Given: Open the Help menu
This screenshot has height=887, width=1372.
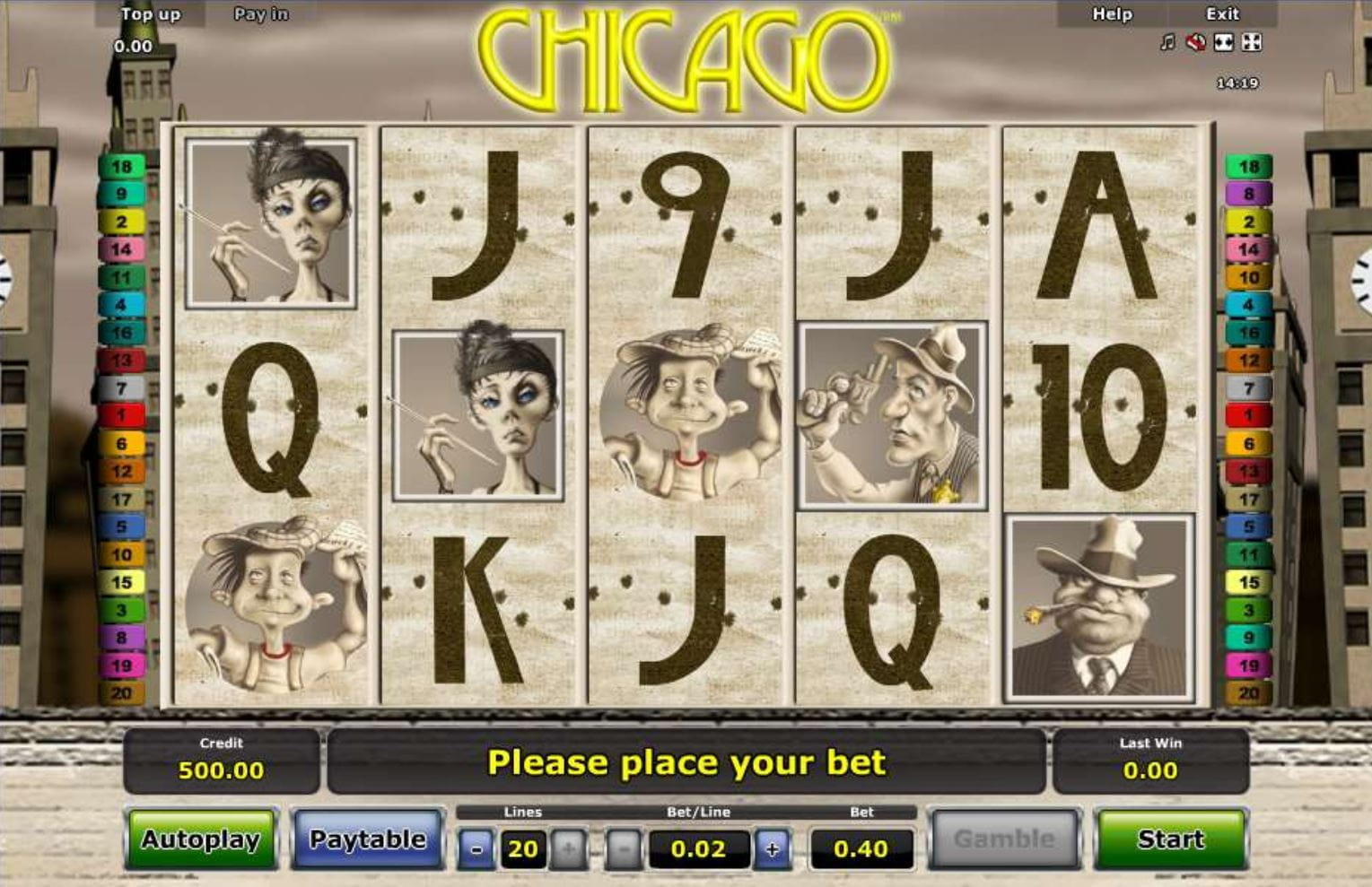Looking at the screenshot, I should 1112,14.
